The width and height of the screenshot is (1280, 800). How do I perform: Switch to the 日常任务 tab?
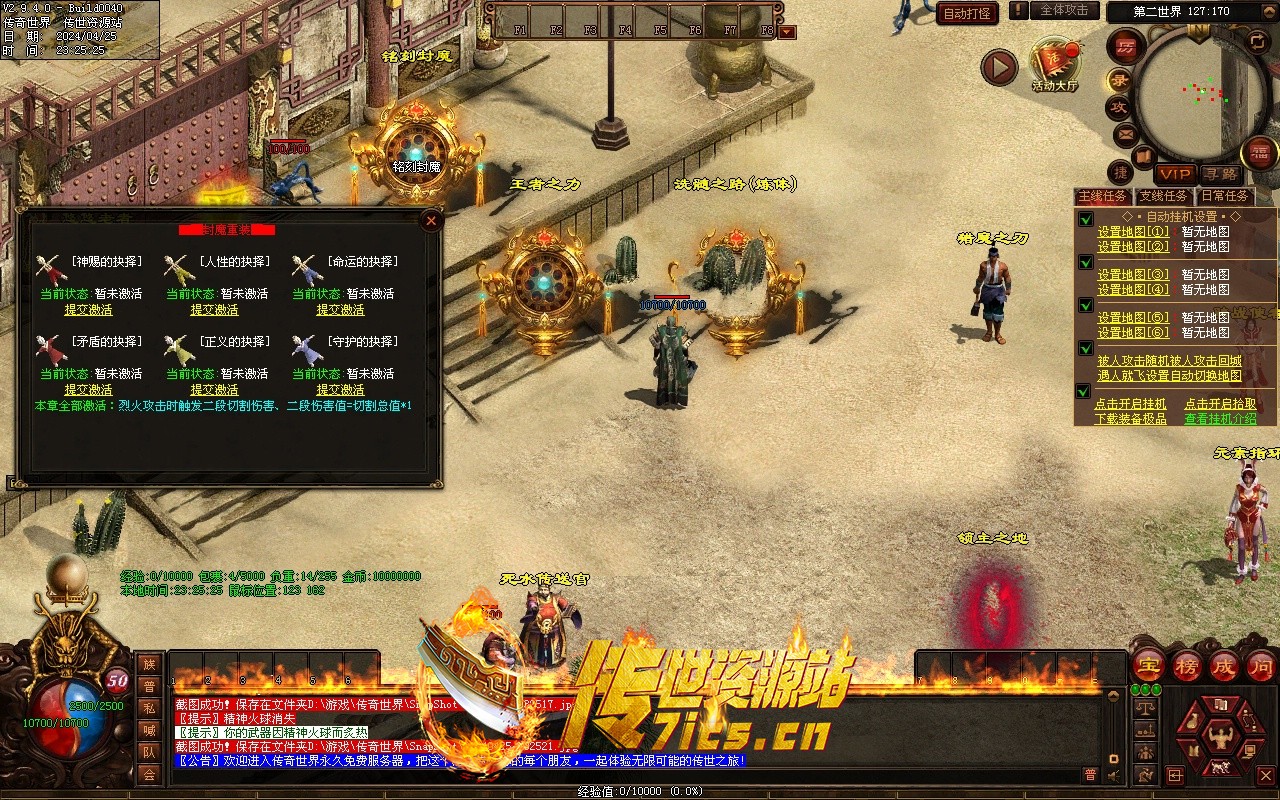point(1224,197)
